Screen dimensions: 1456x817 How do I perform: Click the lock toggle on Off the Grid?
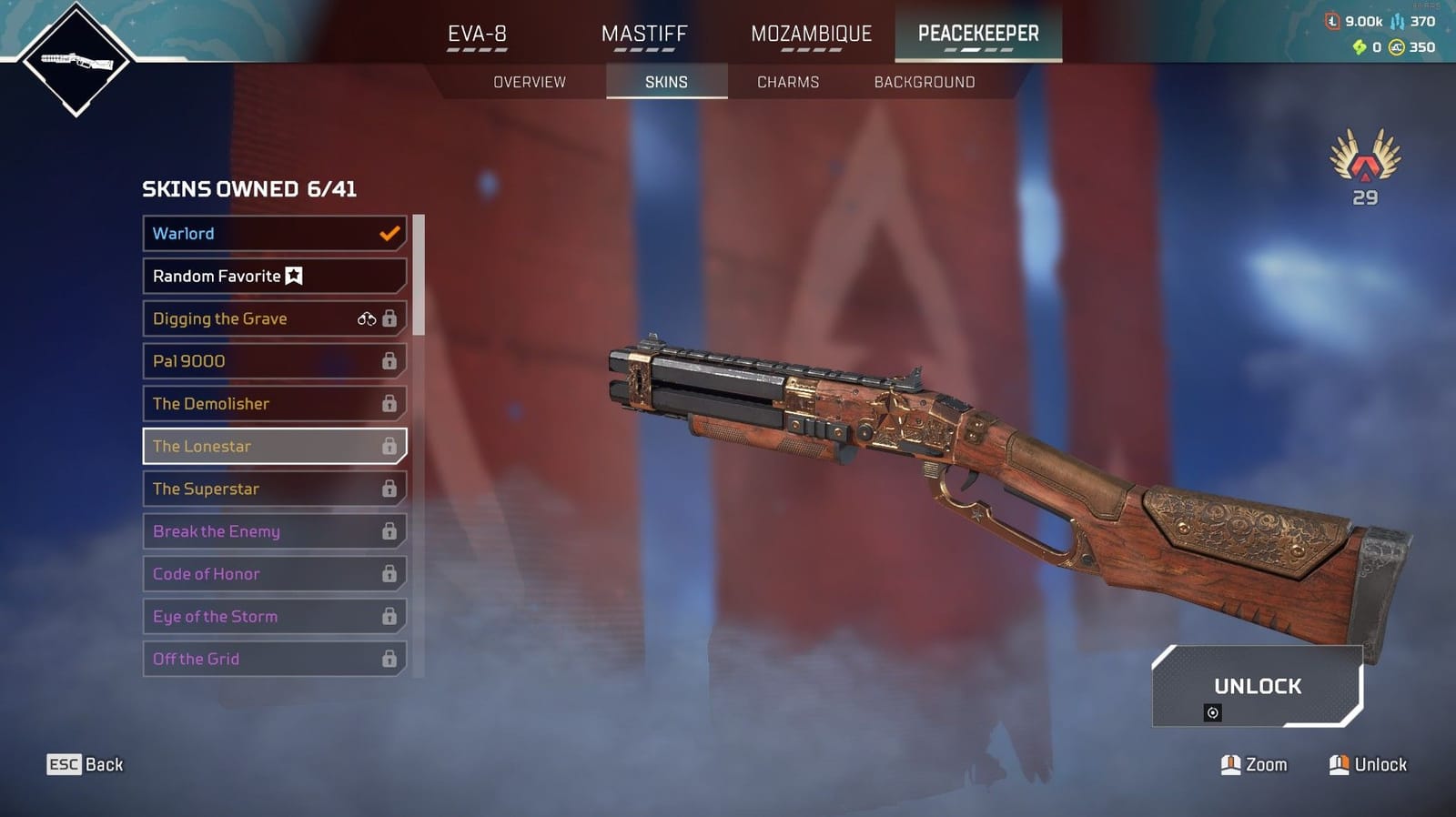click(x=390, y=659)
